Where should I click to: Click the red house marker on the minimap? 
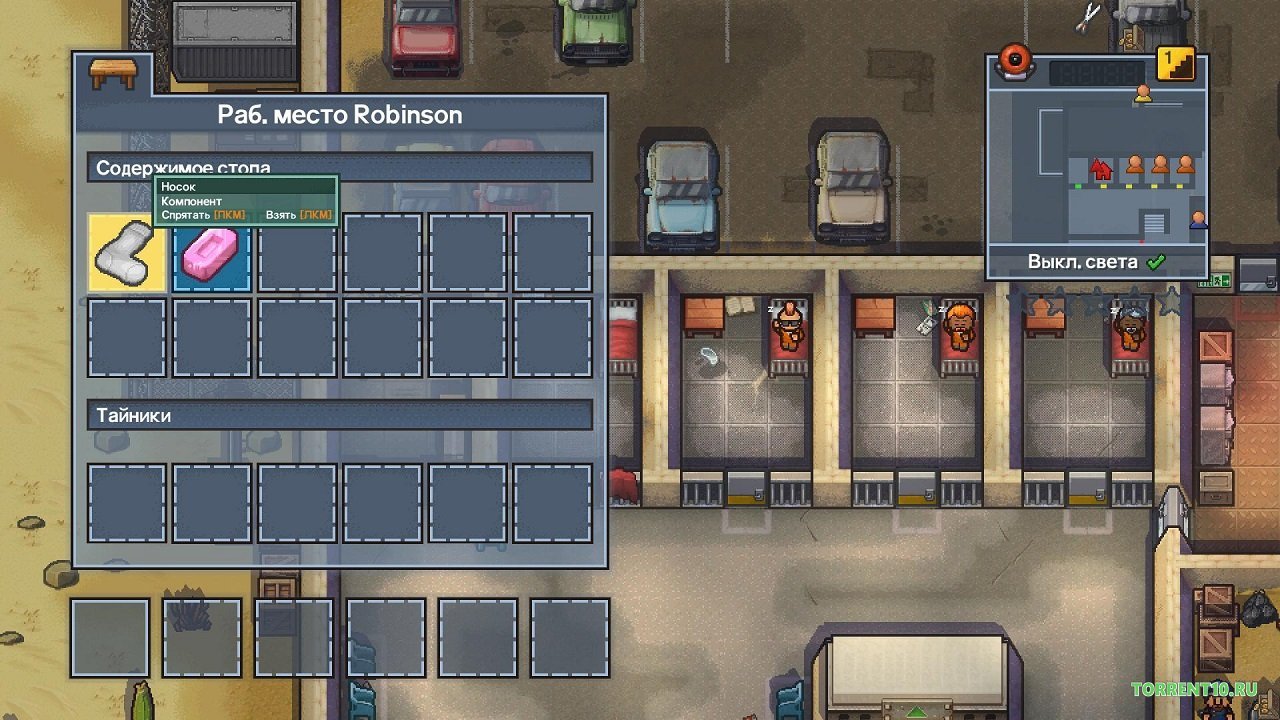1100,168
